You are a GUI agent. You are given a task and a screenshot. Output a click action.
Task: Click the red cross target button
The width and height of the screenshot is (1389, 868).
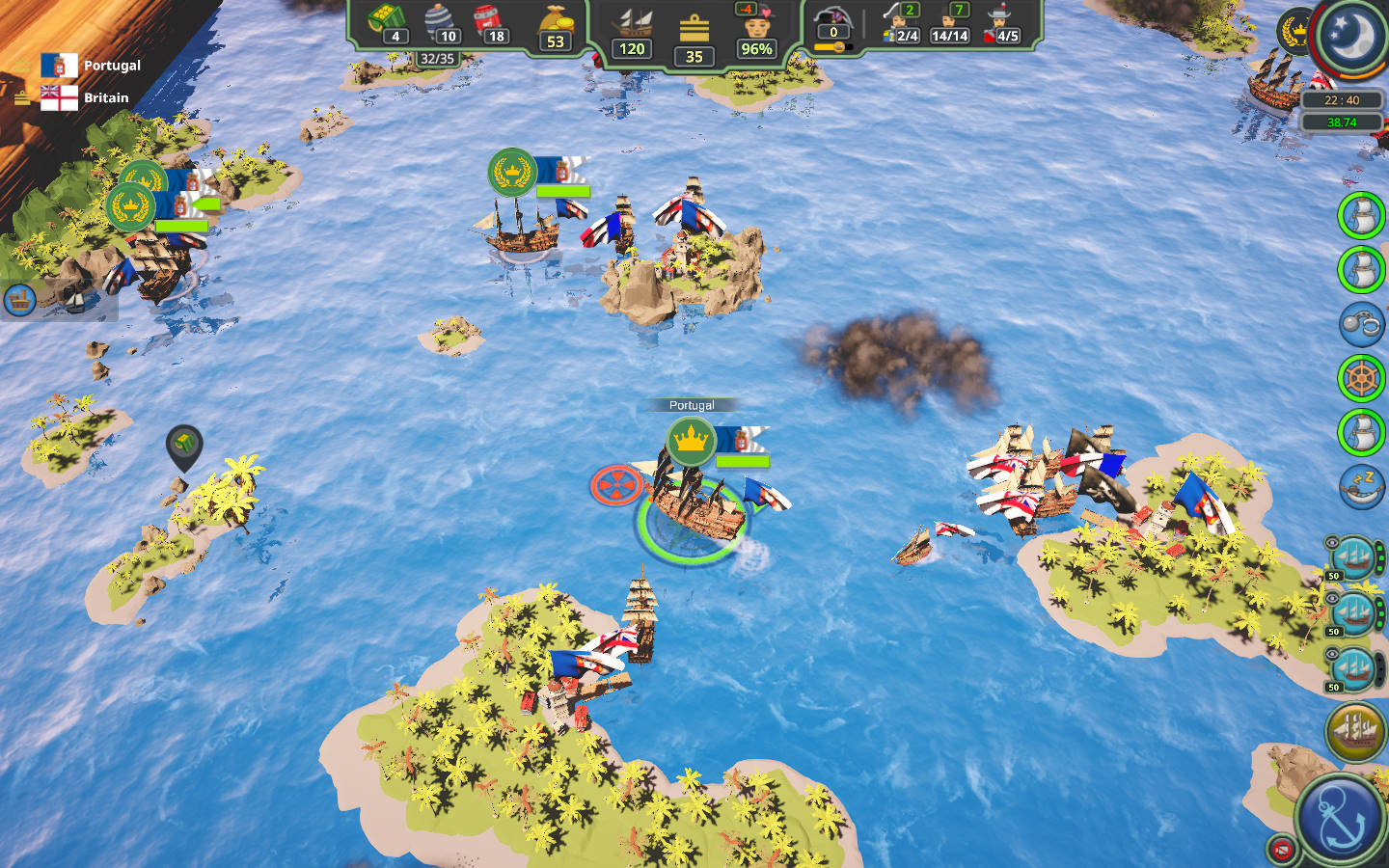click(615, 484)
